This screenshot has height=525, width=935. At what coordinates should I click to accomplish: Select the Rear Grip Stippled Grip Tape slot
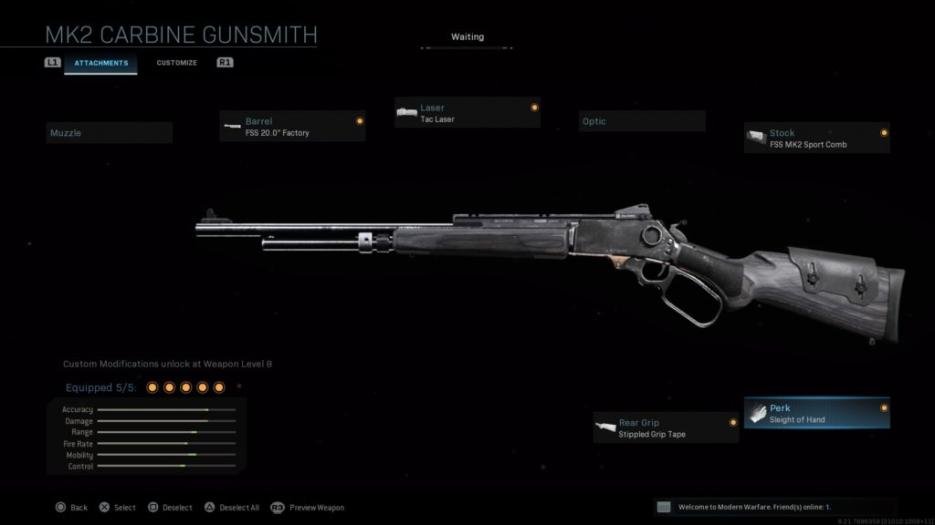pyautogui.click(x=665, y=428)
